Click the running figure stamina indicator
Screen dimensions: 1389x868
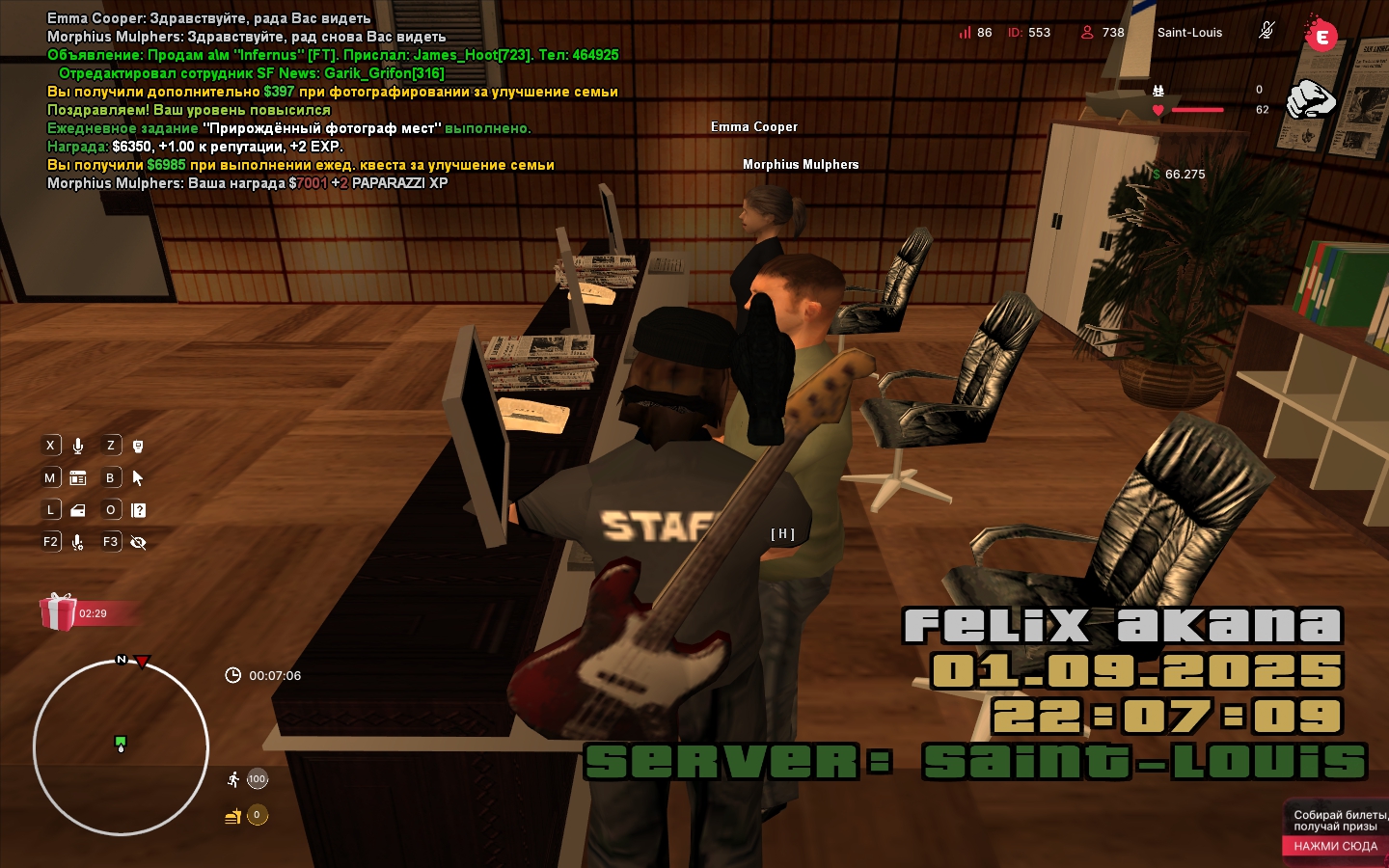pos(234,779)
